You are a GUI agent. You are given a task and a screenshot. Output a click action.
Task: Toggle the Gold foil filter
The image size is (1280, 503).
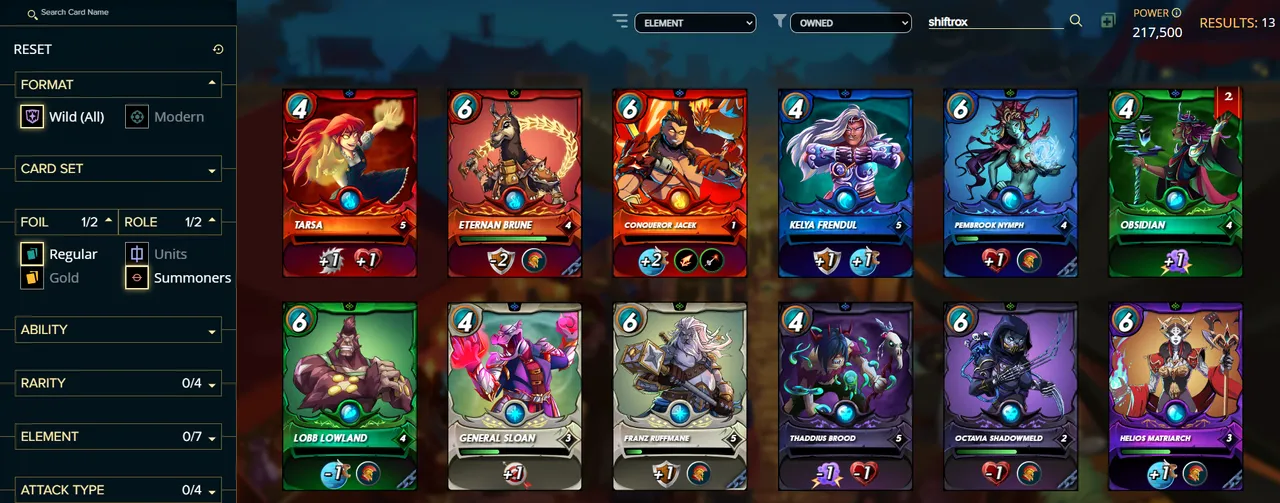click(50, 278)
